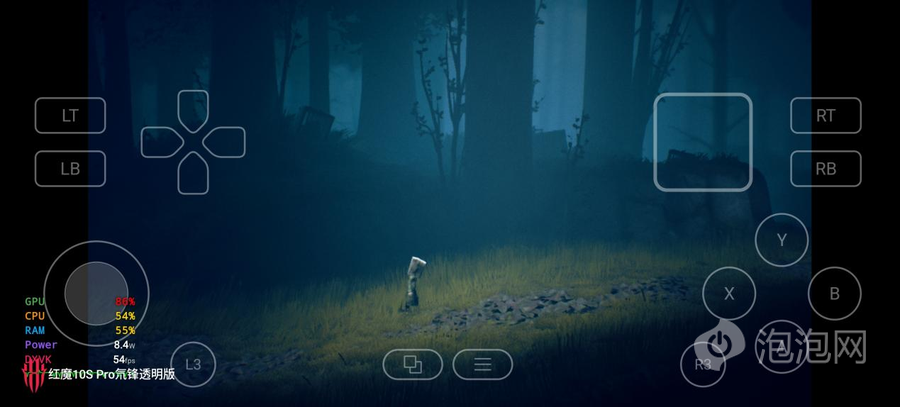Tap the view button with overlapping squares
900x407 pixels.
coord(412,365)
